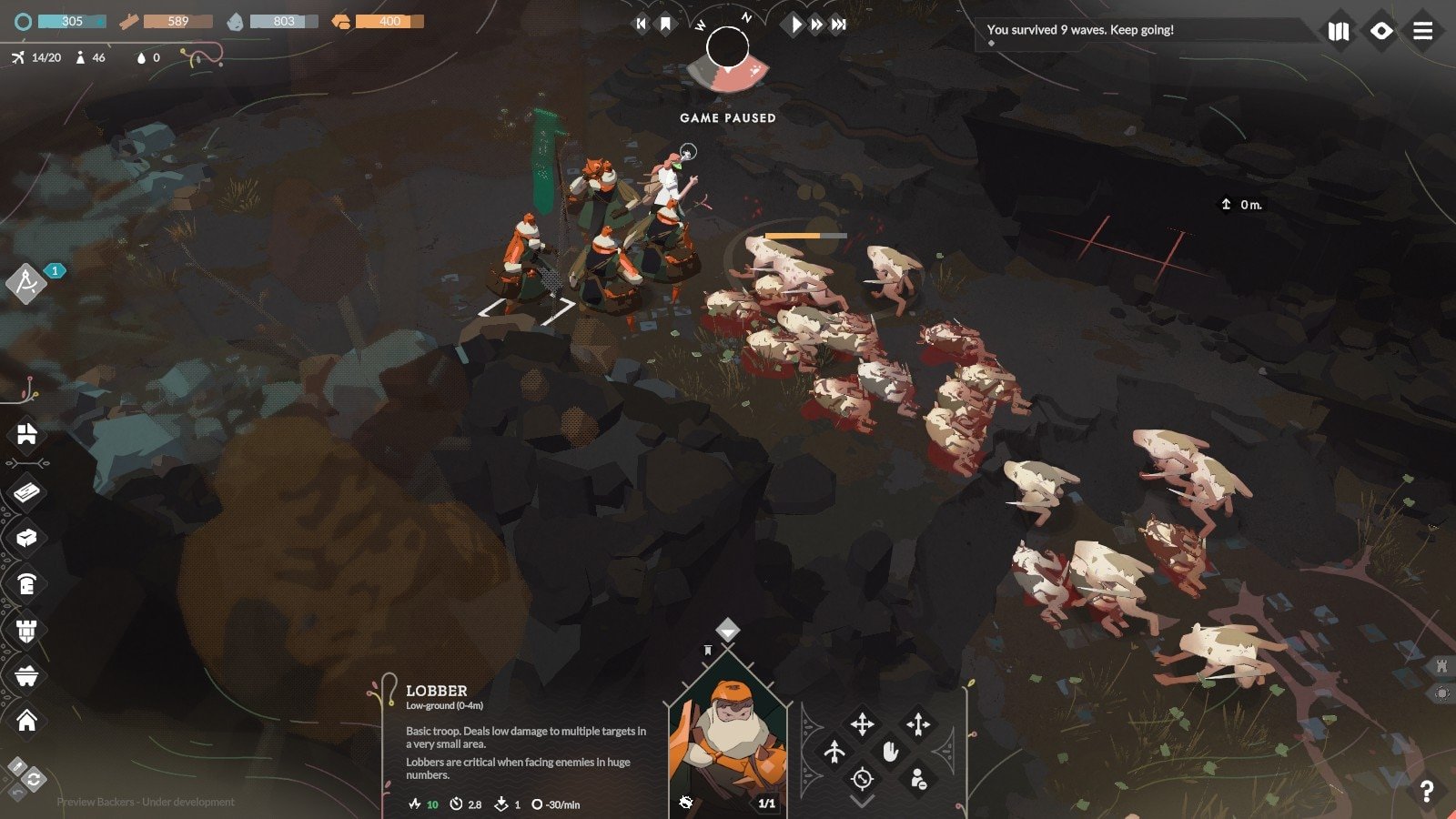1456x819 pixels.
Task: Choose the four-arrow move command
Action: (x=862, y=724)
